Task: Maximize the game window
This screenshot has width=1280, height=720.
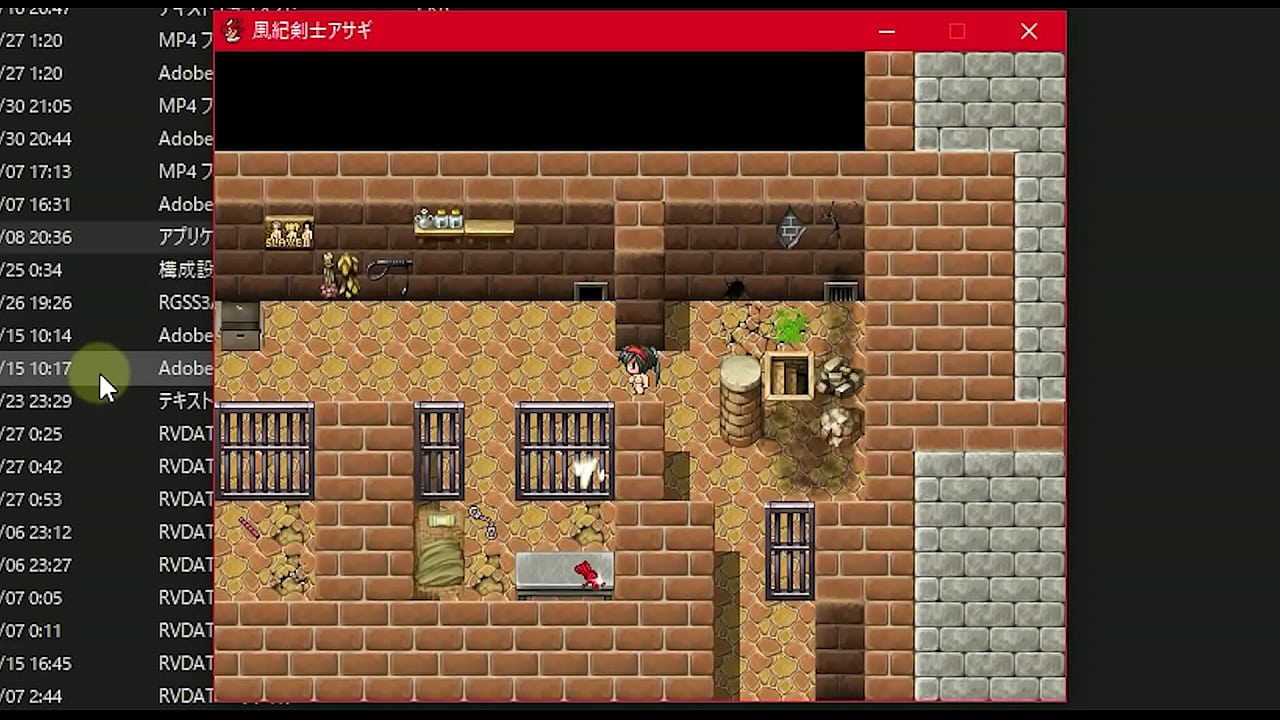Action: (x=957, y=31)
